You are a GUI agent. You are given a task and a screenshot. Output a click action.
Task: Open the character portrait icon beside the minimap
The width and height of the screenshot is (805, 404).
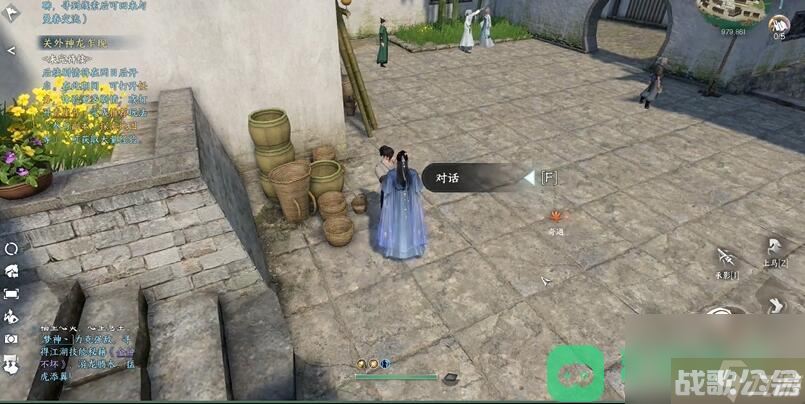tap(779, 23)
